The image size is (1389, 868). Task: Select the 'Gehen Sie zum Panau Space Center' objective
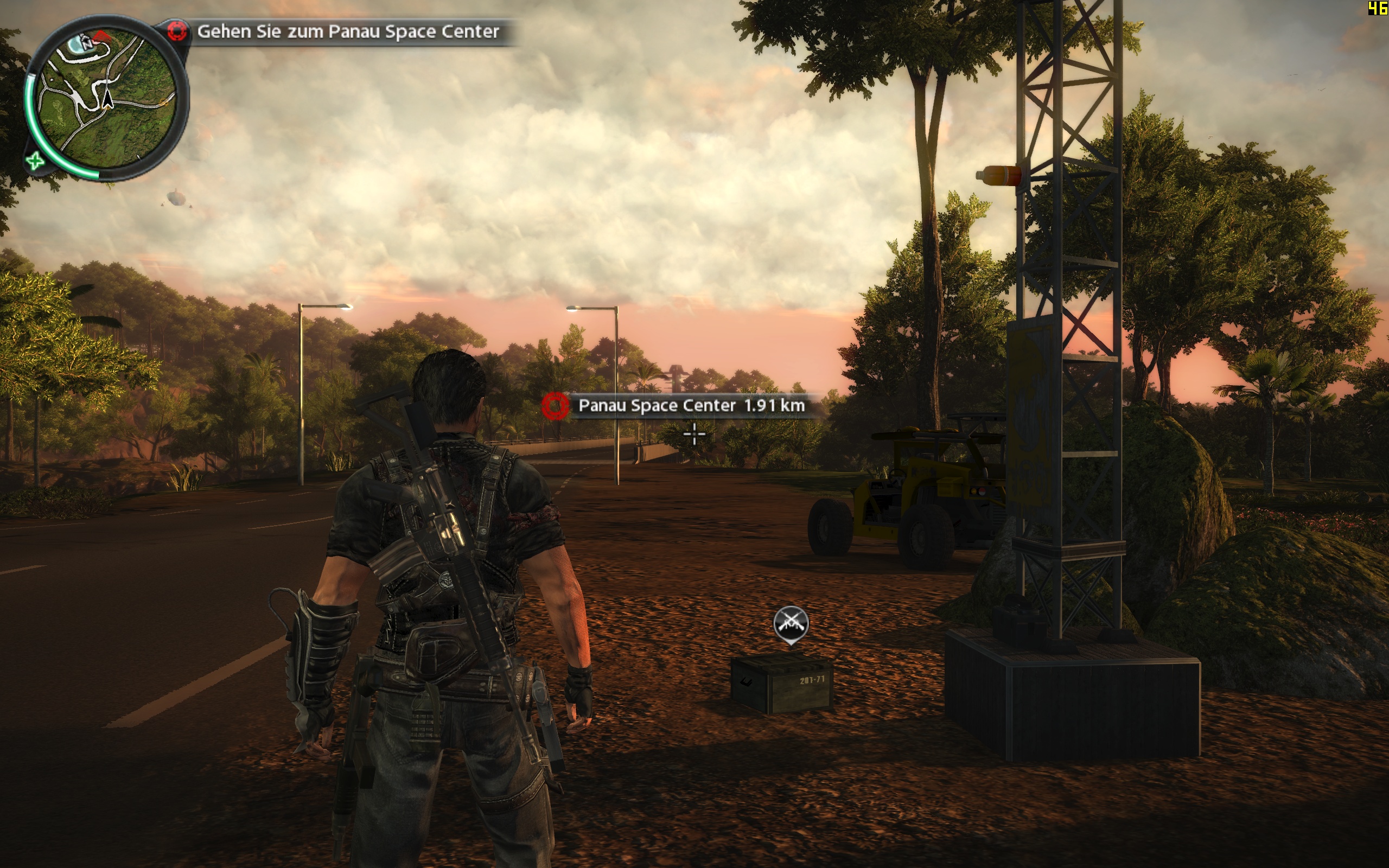pos(347,31)
